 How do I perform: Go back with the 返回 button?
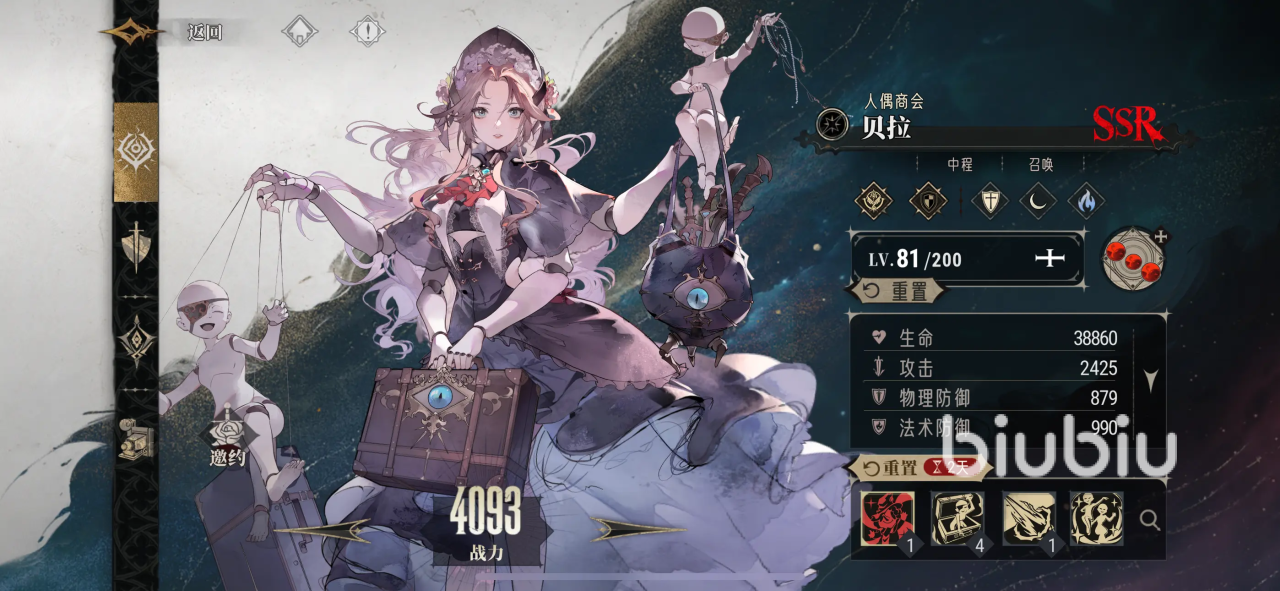coord(204,32)
